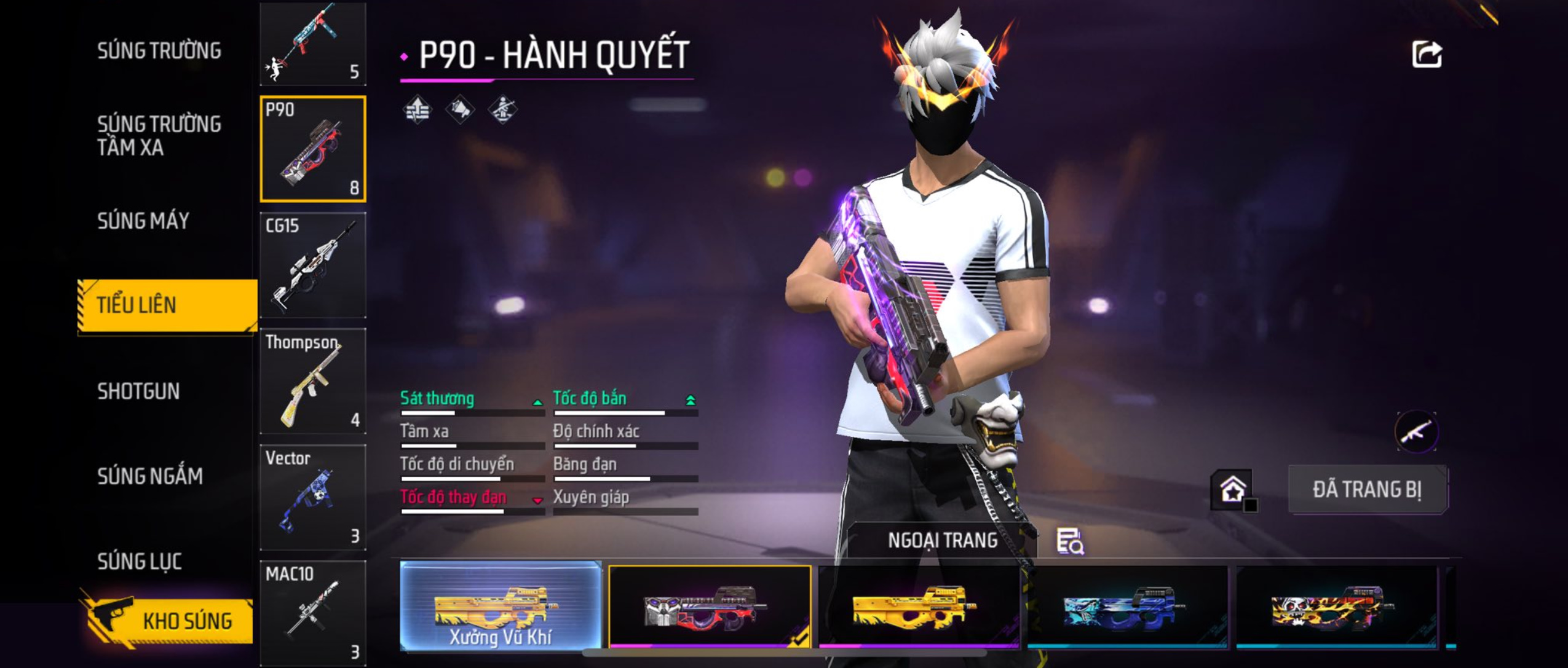Select the Thompson weapon tile
The width and height of the screenshot is (1568, 668).
313,381
